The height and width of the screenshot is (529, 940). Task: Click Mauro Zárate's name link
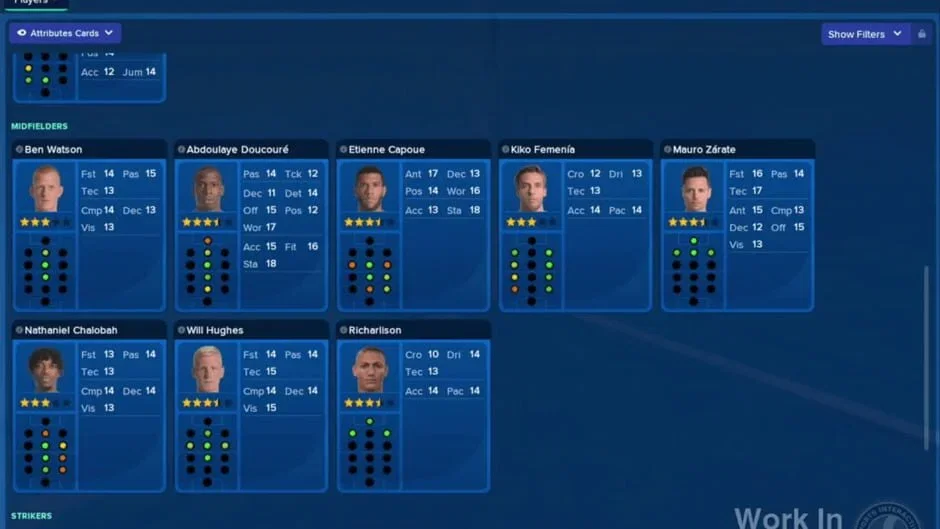[704, 150]
